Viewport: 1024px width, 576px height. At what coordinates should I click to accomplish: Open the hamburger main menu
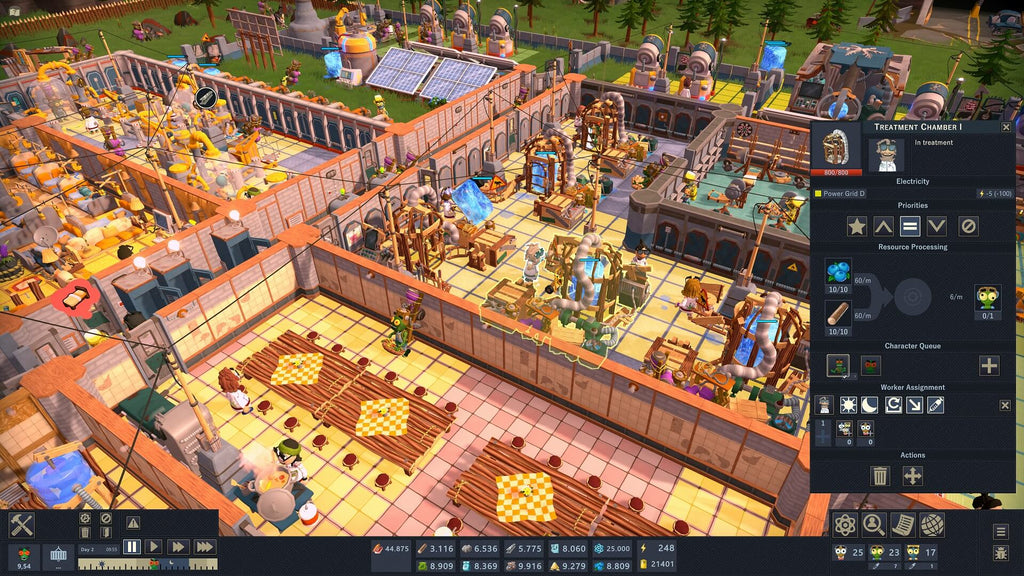[x=1001, y=532]
